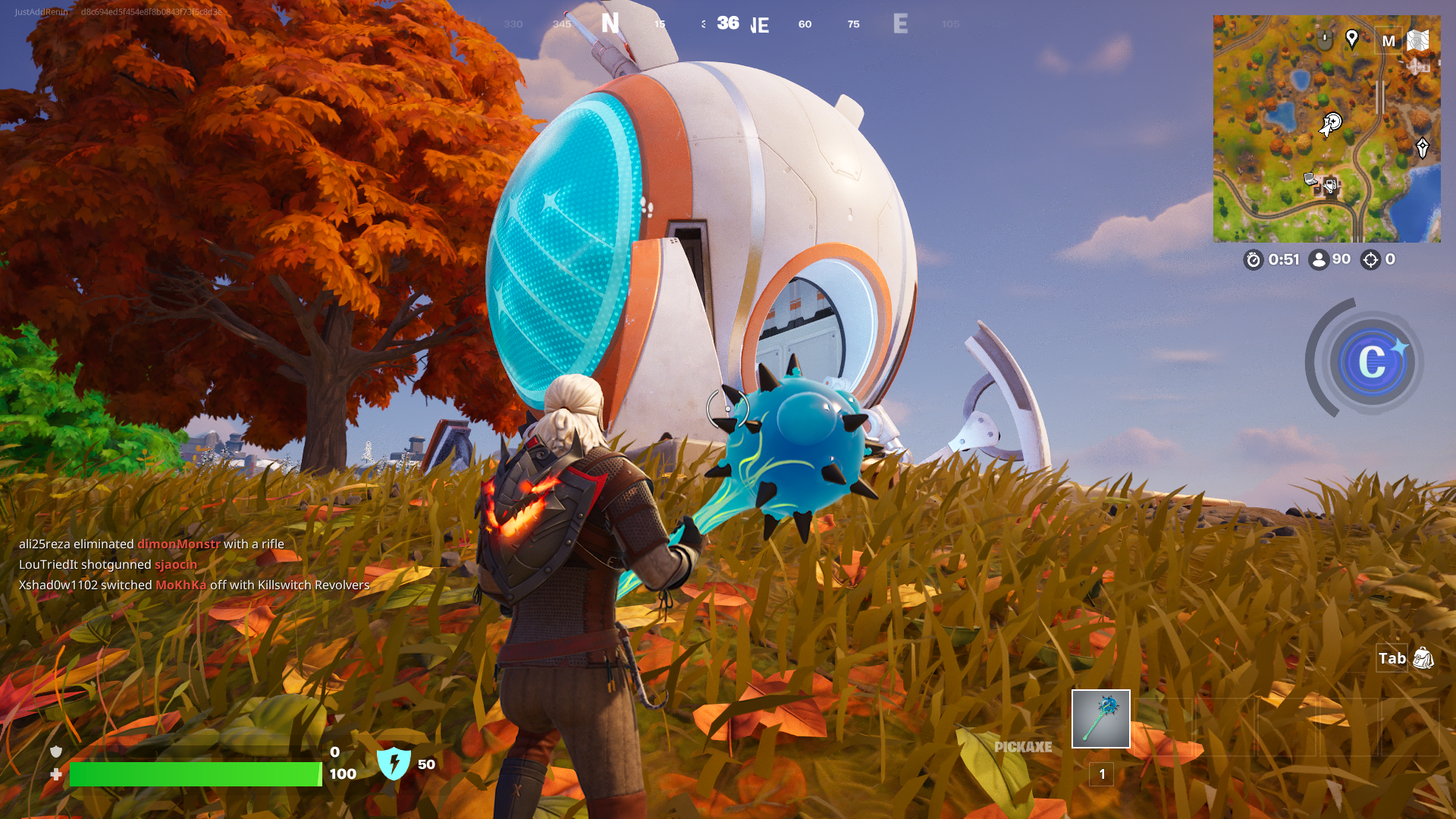The height and width of the screenshot is (819, 1456).
Task: Click the stopwatch timer icon under the minimap
Action: pyautogui.click(x=1254, y=260)
